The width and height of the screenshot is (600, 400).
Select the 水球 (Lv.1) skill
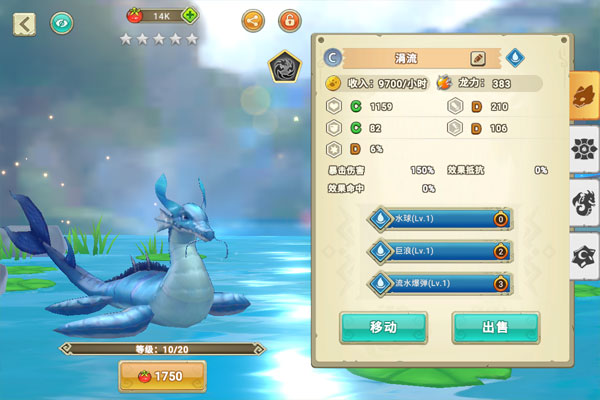coord(440,219)
